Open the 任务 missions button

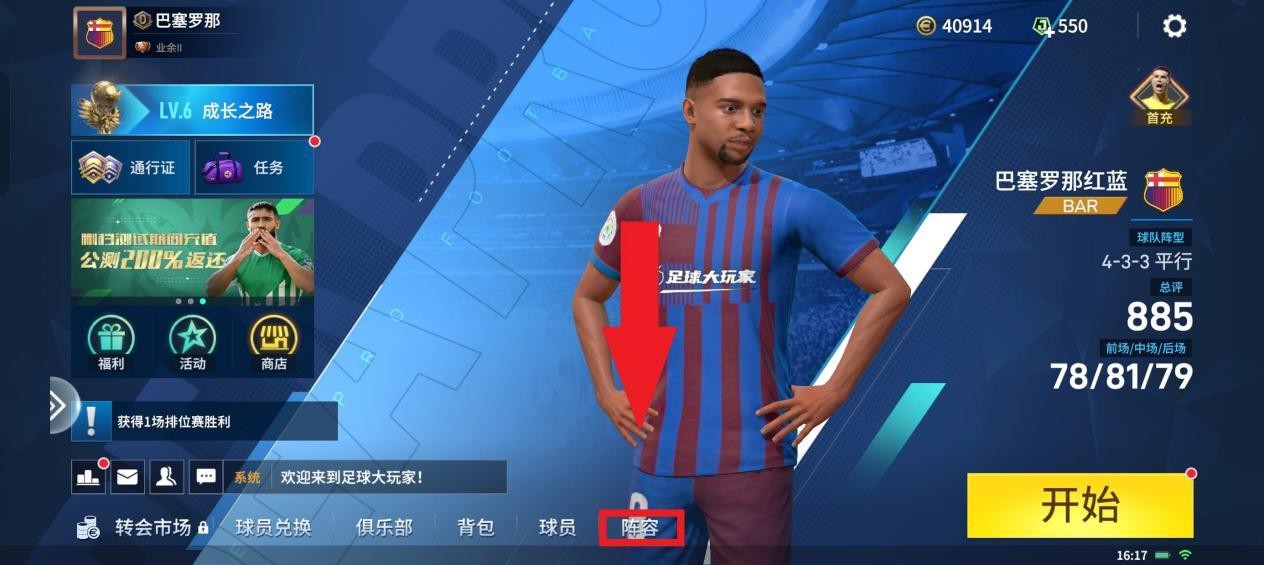pyautogui.click(x=253, y=168)
